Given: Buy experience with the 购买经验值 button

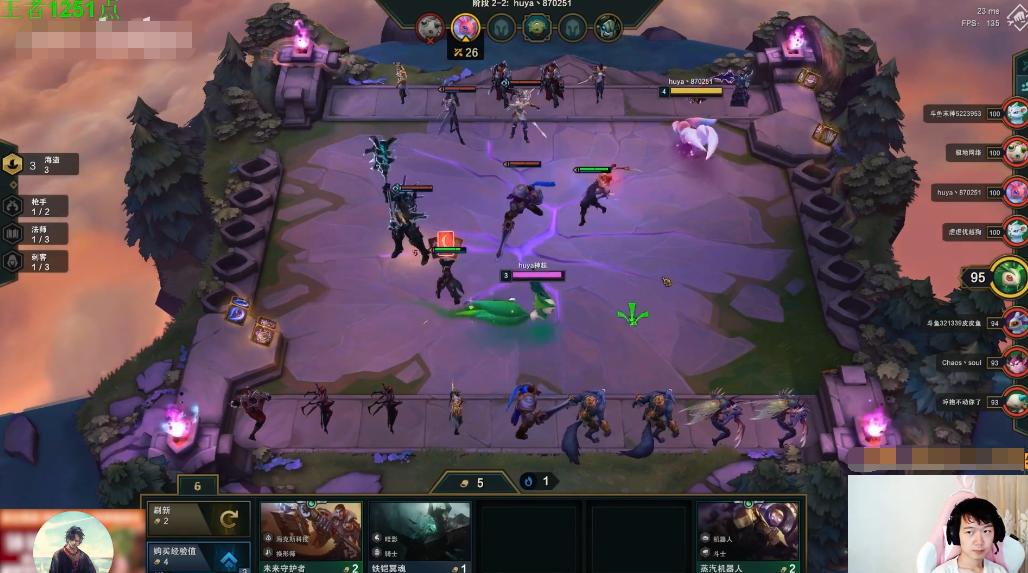Looking at the screenshot, I should coord(194,557).
